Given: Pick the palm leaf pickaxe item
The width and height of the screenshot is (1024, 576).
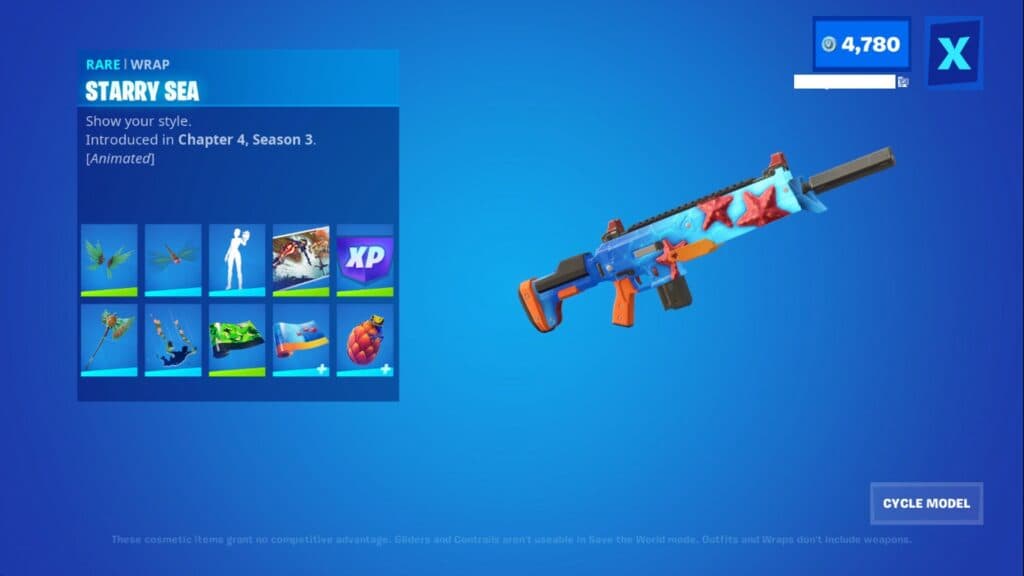Looking at the screenshot, I should (109, 340).
